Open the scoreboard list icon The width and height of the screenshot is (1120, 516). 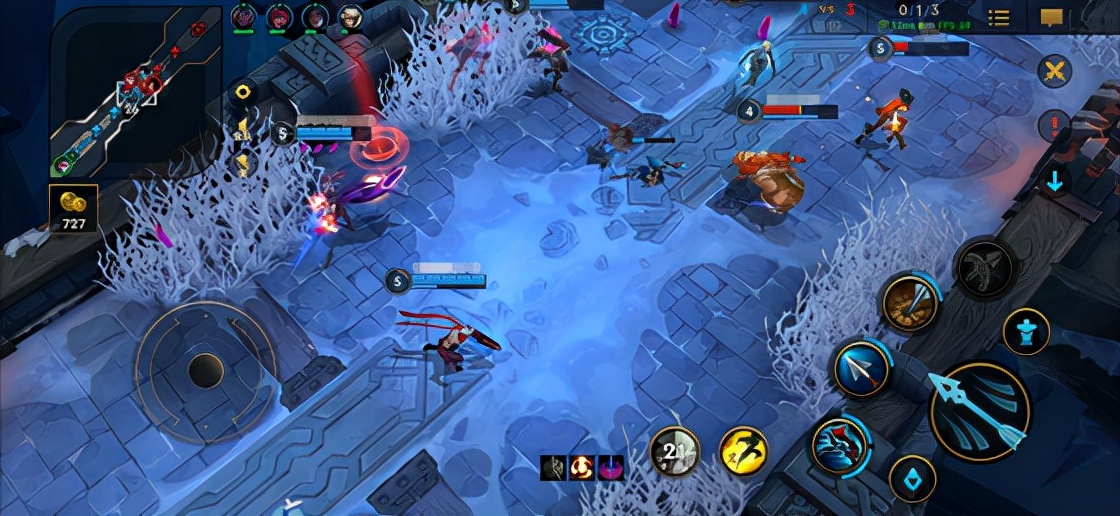[x=998, y=17]
